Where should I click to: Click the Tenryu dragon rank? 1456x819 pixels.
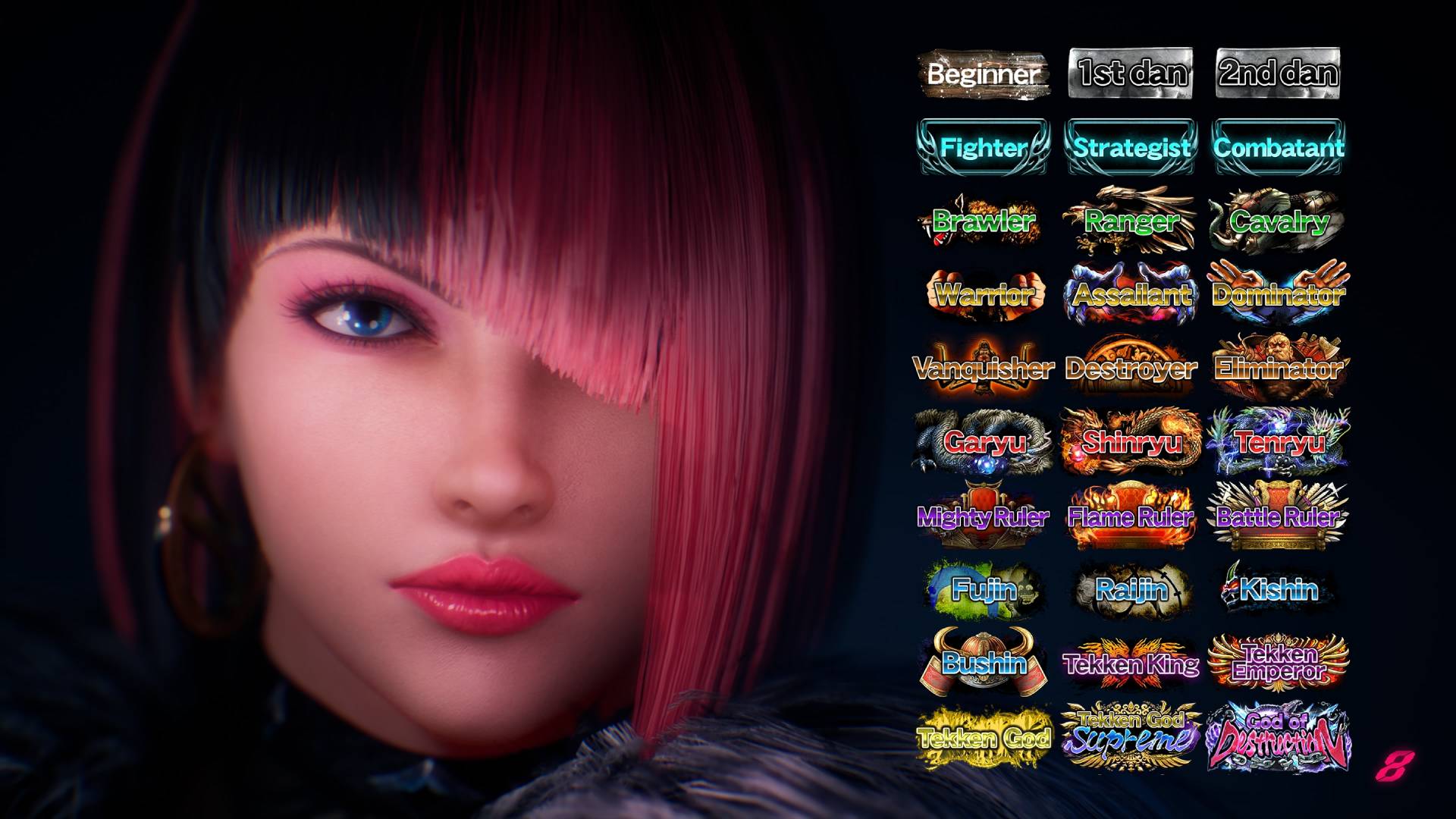(1279, 441)
